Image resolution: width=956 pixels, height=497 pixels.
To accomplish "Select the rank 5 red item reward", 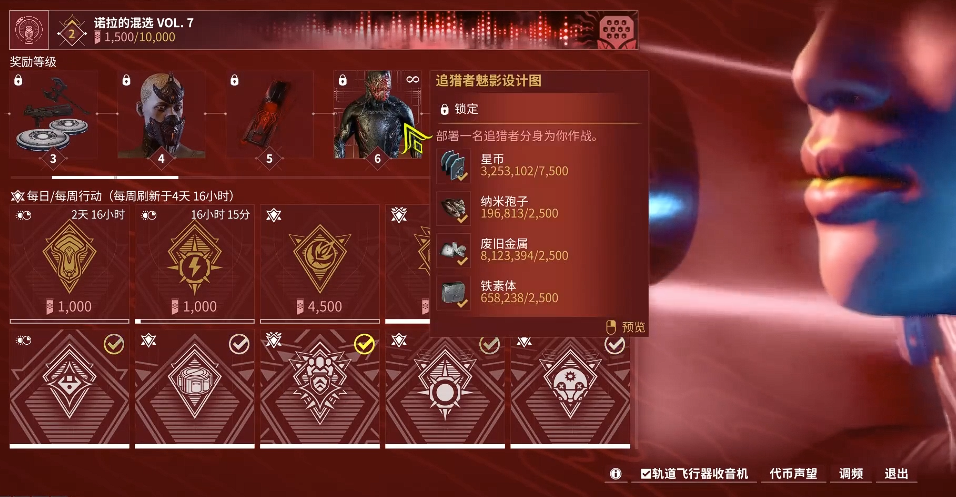I will click(x=268, y=117).
